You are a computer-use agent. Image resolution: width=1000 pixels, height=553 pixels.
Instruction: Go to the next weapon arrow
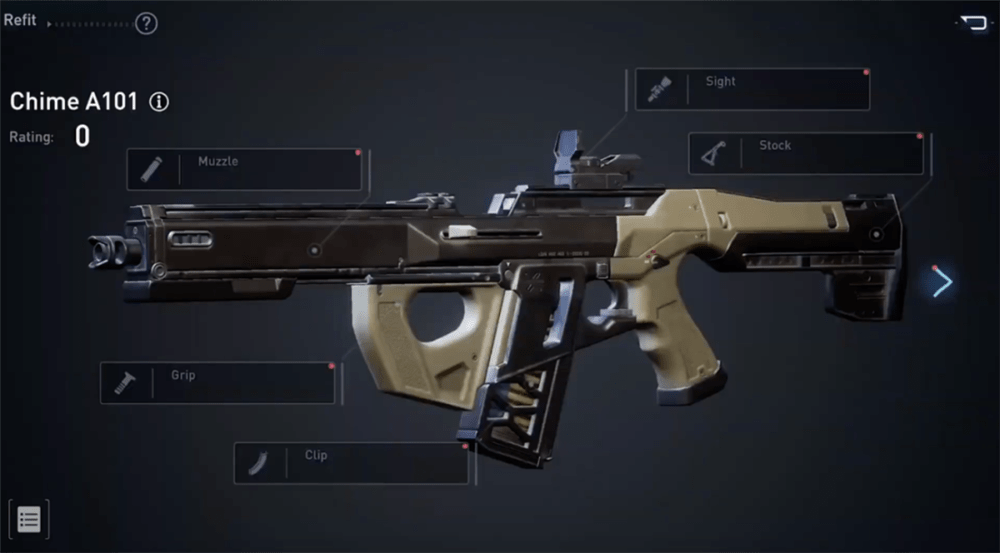(x=942, y=283)
